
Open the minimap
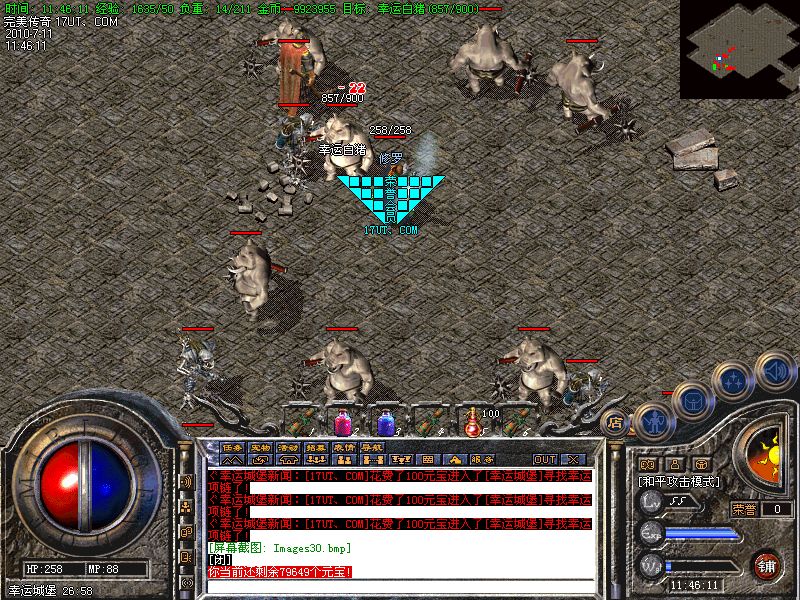[739, 48]
